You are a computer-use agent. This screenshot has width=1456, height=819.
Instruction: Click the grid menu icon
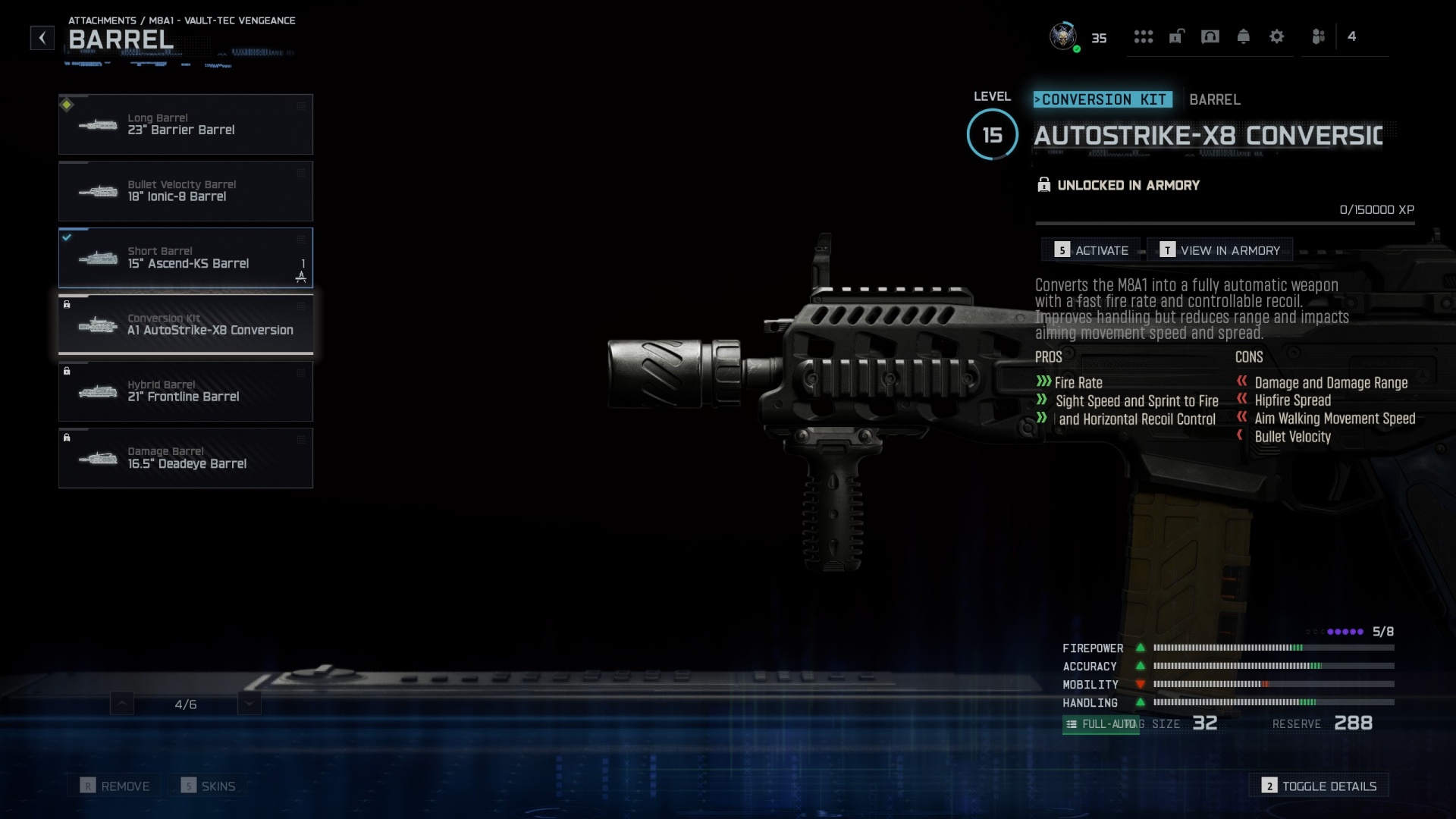coord(1144,36)
